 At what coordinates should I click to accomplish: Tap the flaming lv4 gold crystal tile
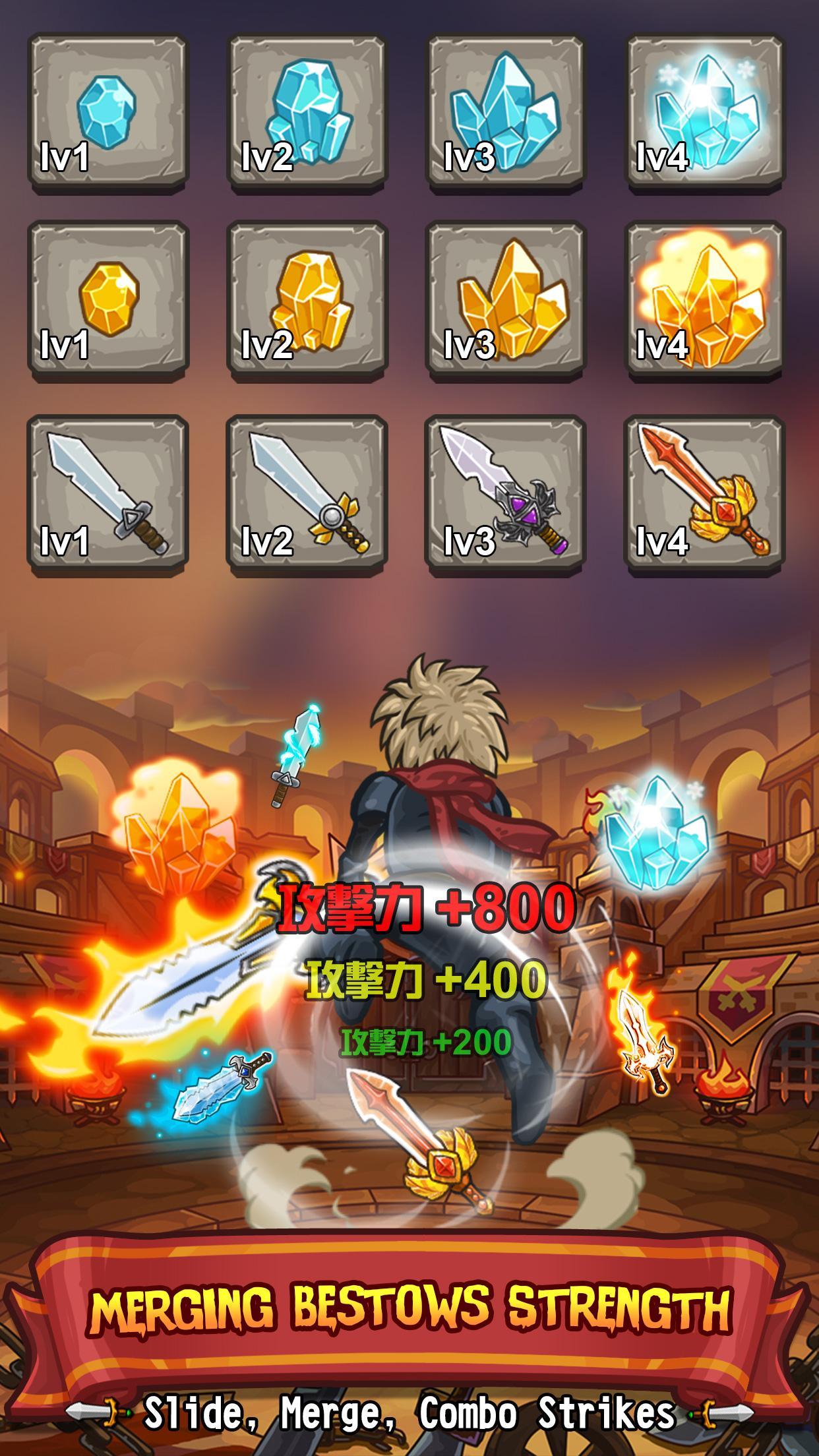[x=705, y=301]
